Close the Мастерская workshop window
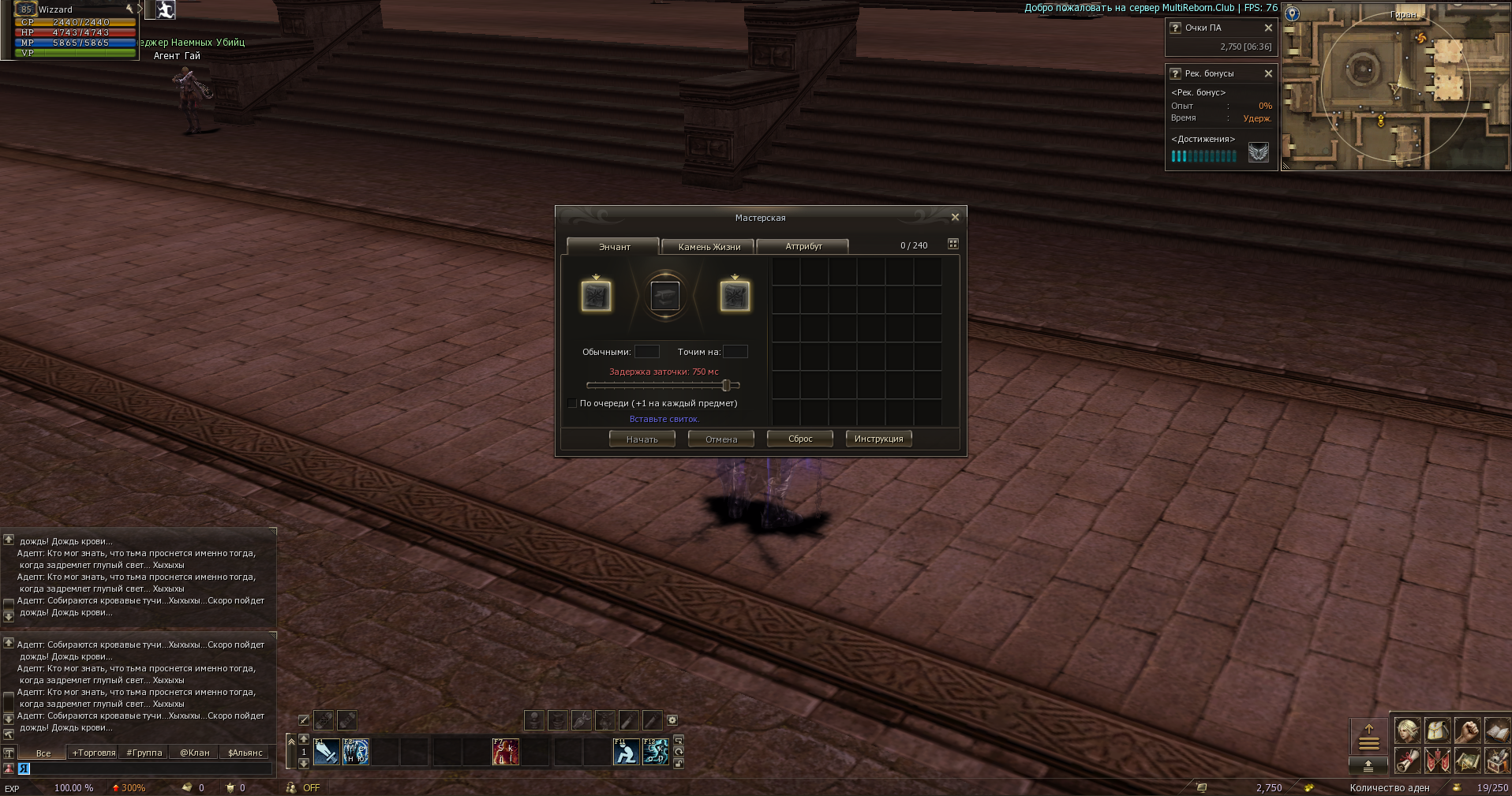 click(955, 217)
